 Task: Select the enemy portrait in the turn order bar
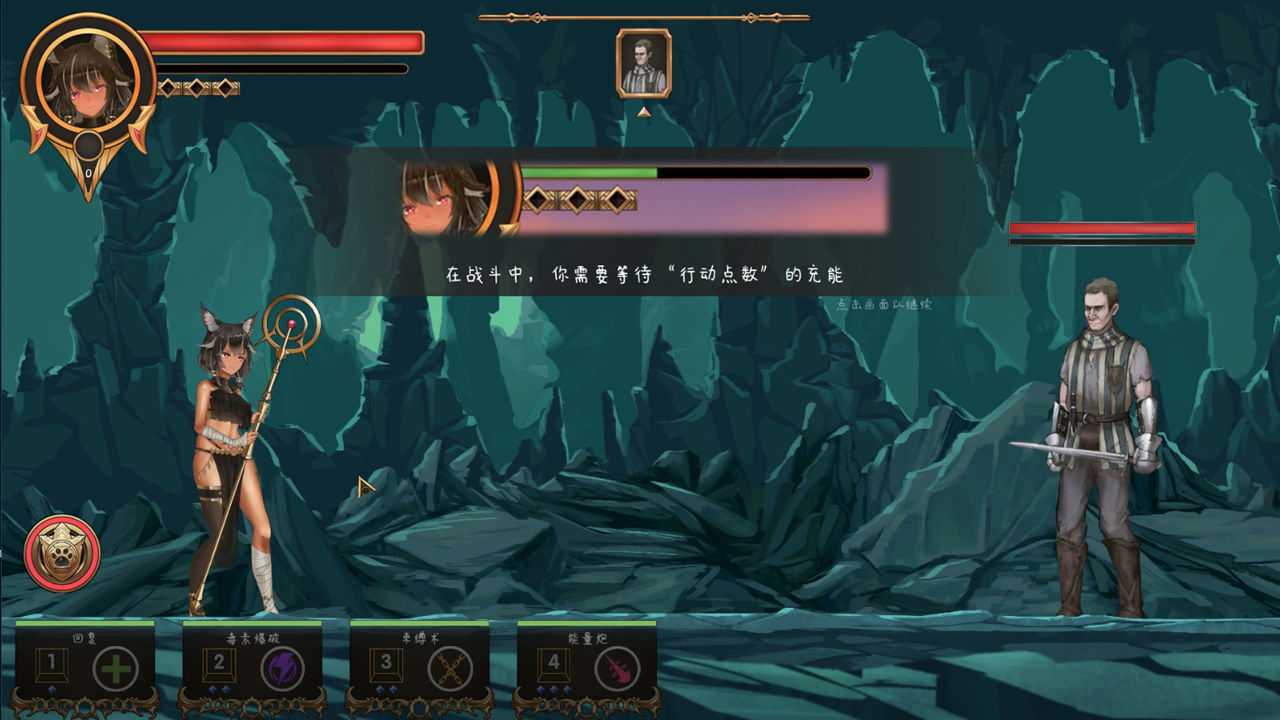[645, 62]
